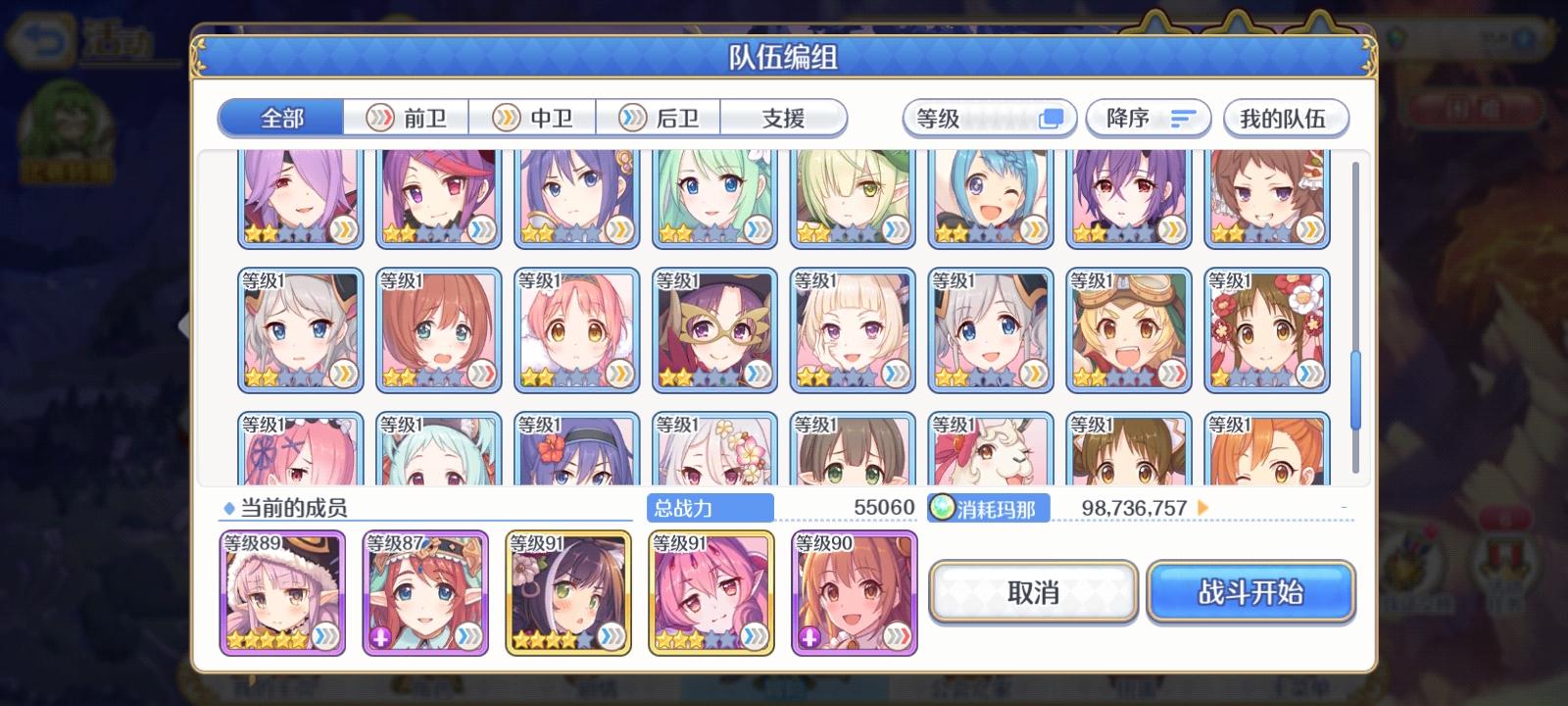Click the sort lines icon next to 降序
The width and height of the screenshot is (1568, 706).
[1181, 117]
